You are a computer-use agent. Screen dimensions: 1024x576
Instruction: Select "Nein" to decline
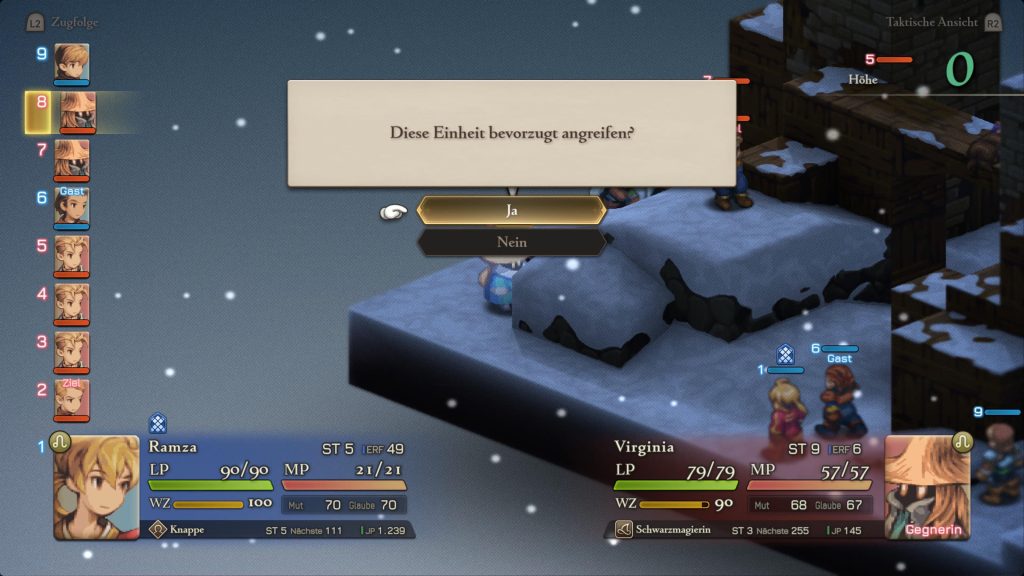[511, 242]
